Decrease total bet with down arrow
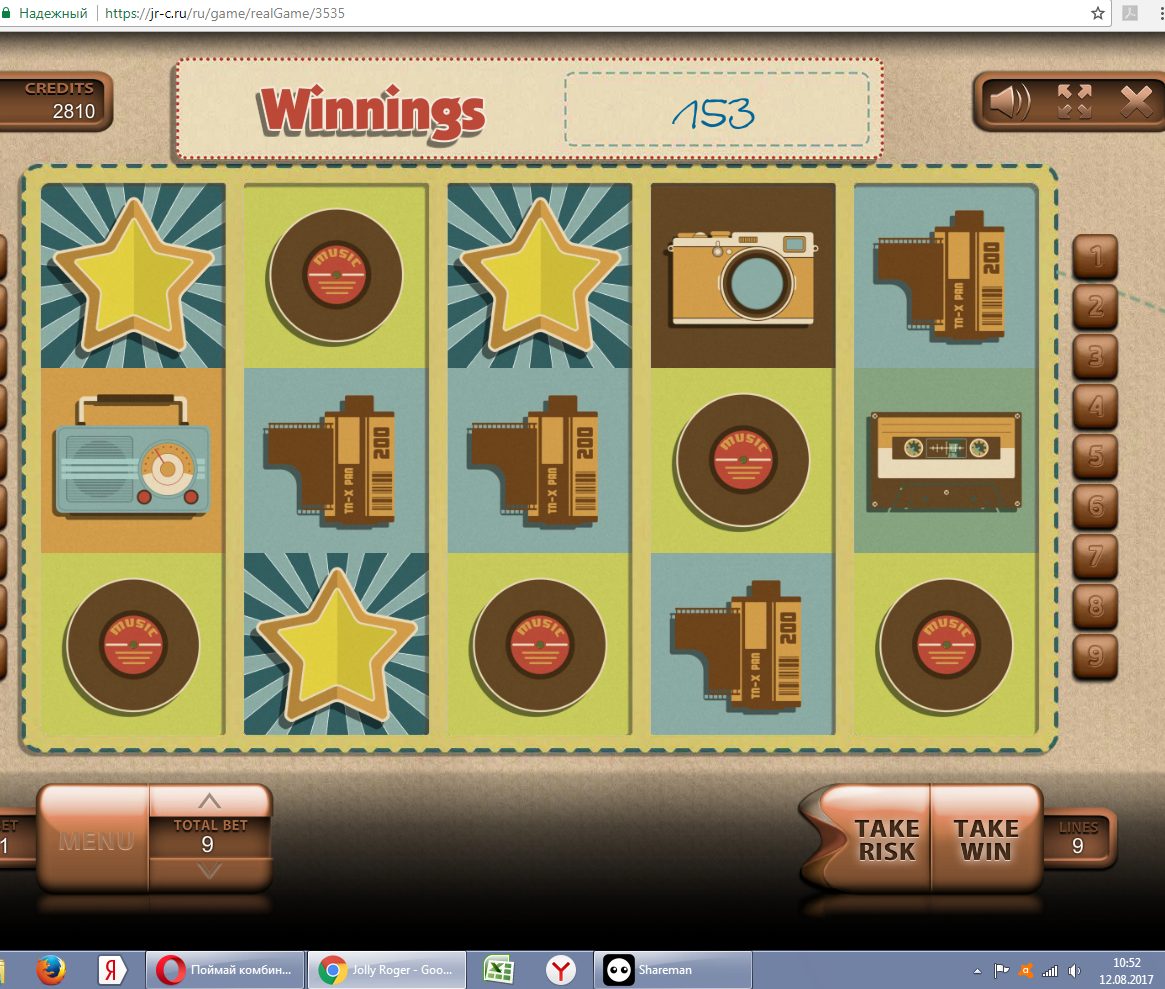Viewport: 1165px width, 989px height. [209, 871]
